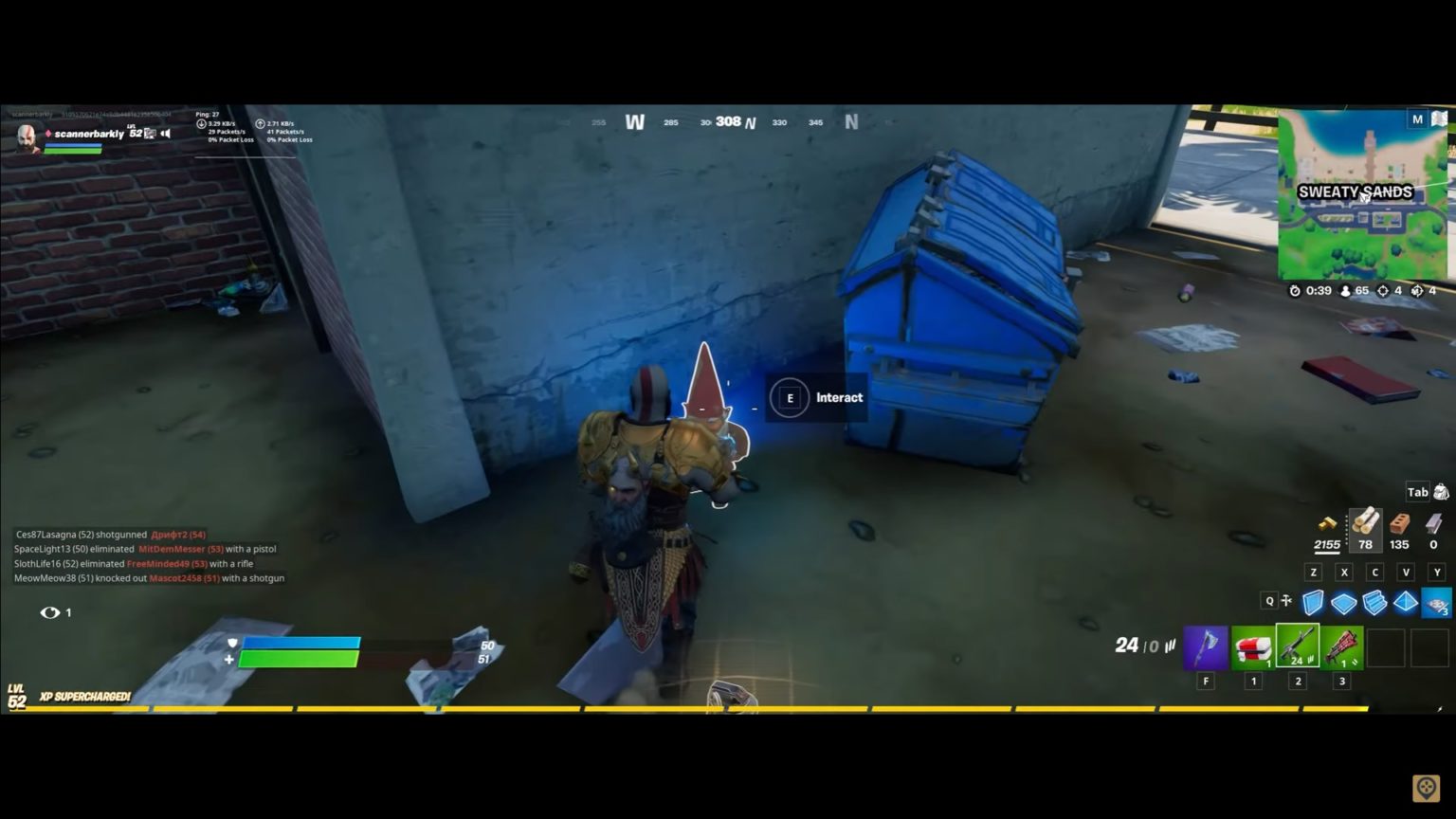Click the brick material icon showing 135

pos(1400,529)
